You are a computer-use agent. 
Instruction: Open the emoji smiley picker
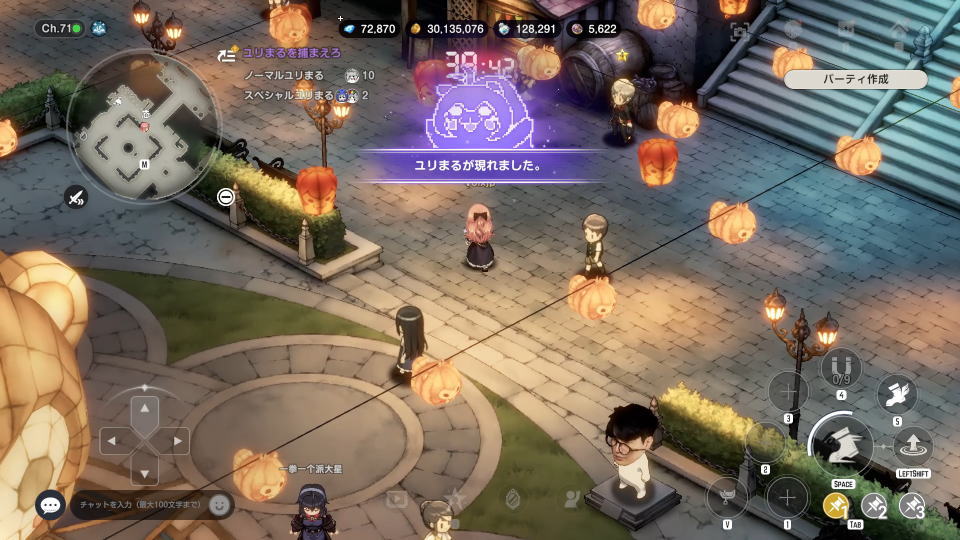click(219, 505)
